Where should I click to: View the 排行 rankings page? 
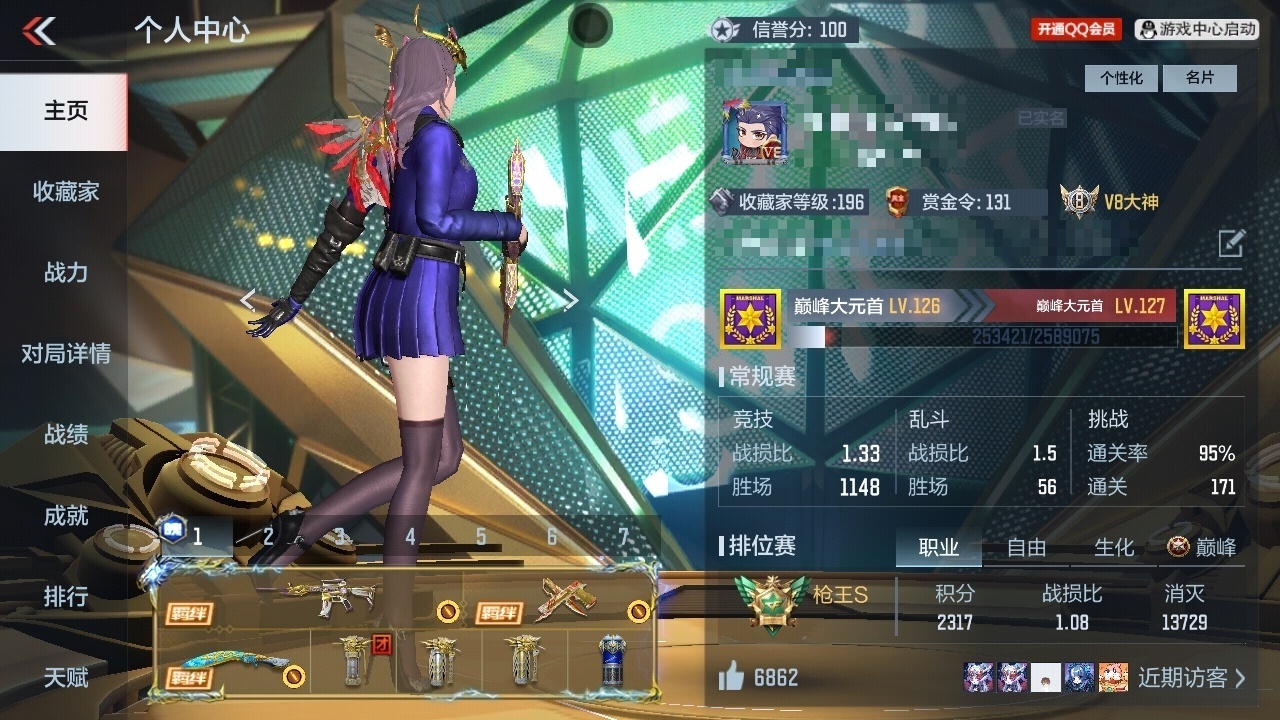65,597
